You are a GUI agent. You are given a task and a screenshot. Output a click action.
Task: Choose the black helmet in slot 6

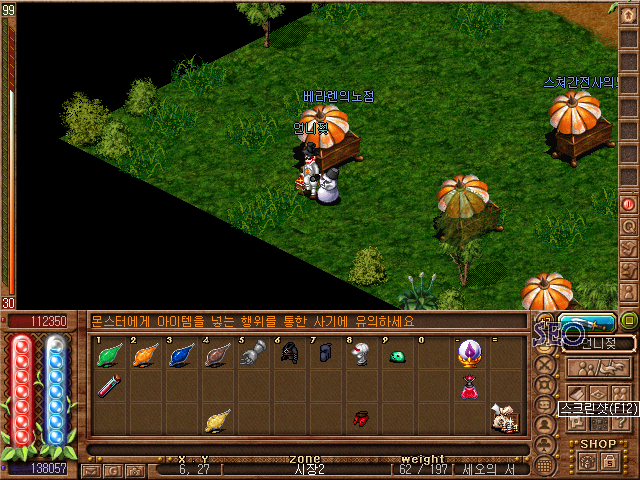click(x=289, y=354)
